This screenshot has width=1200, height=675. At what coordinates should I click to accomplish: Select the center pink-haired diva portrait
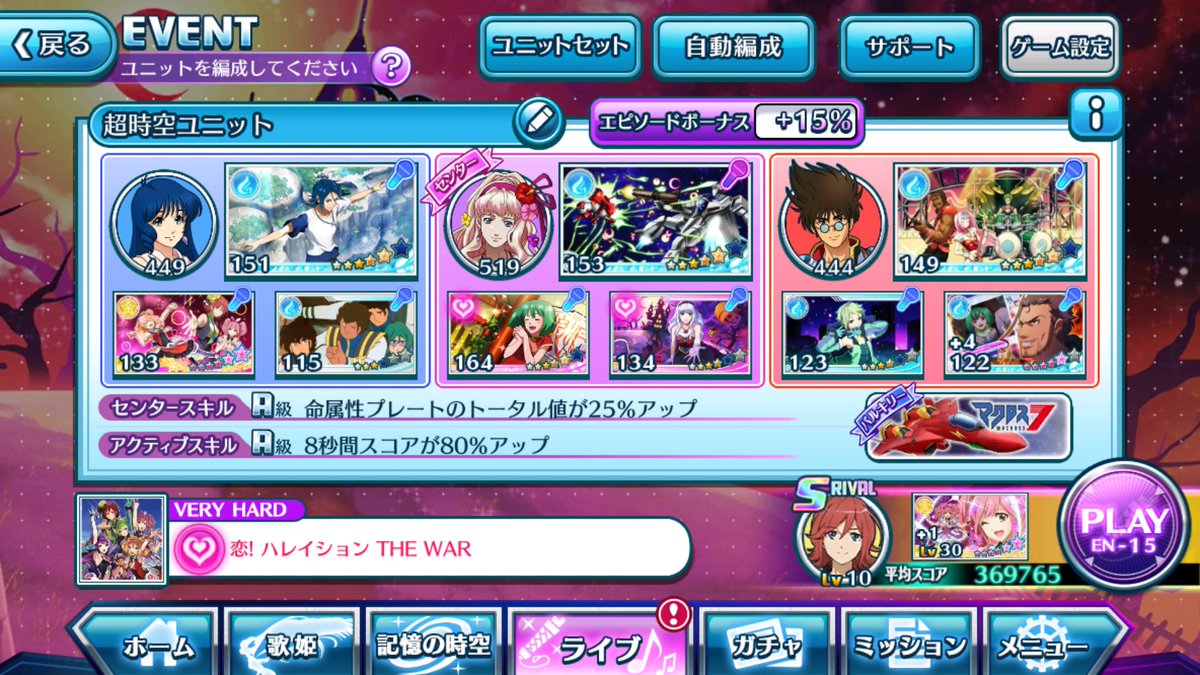pyautogui.click(x=497, y=222)
